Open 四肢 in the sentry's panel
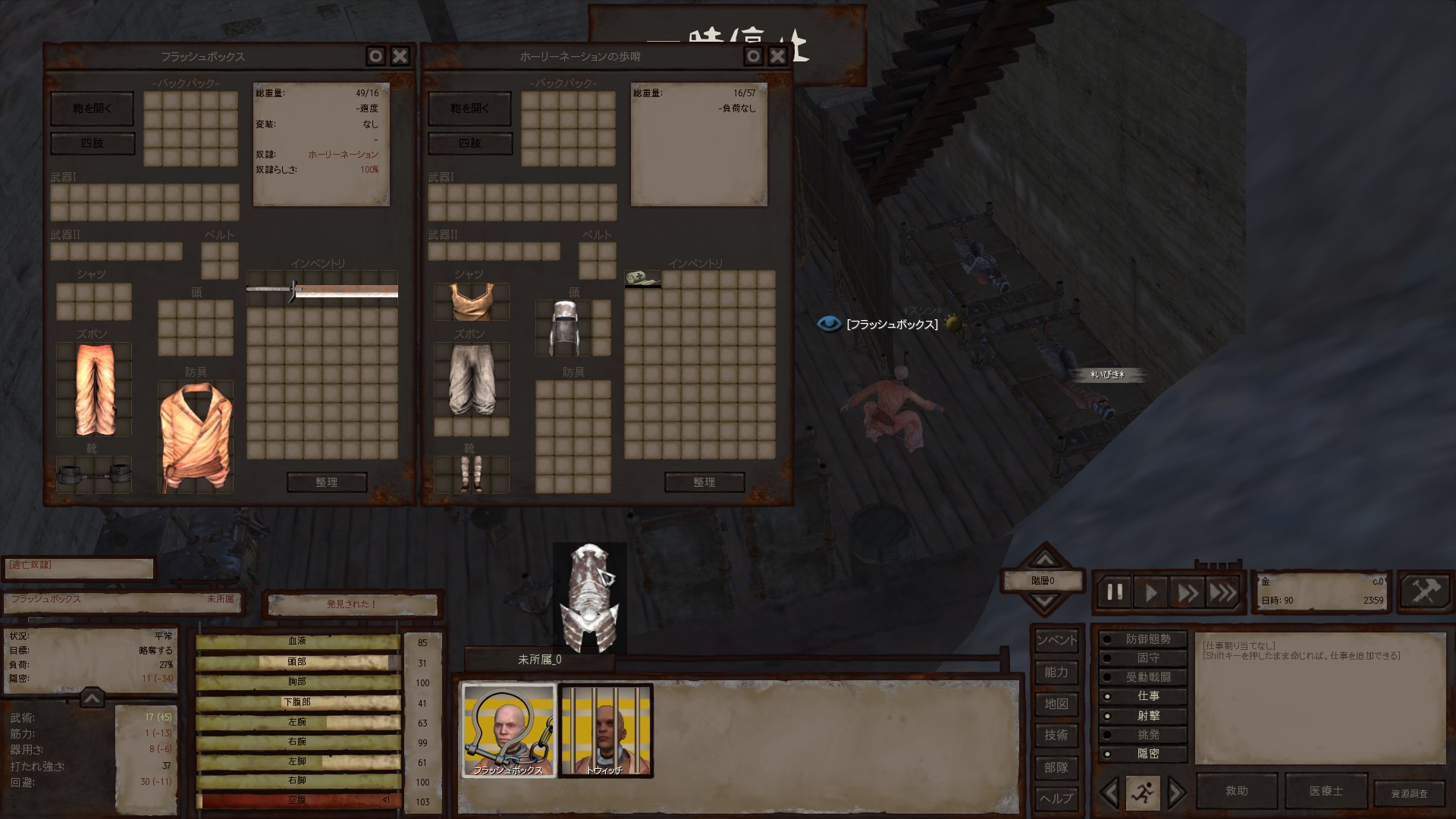 pyautogui.click(x=470, y=143)
